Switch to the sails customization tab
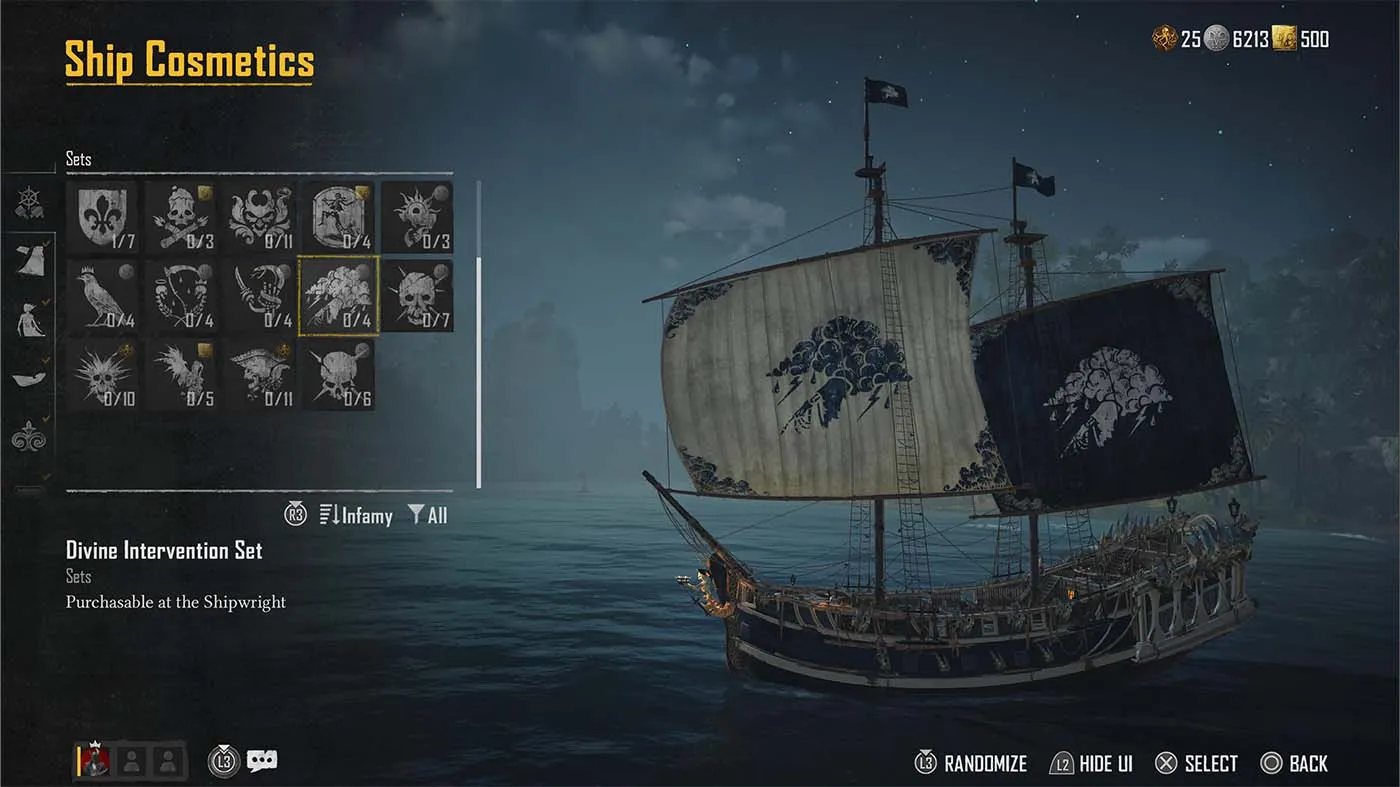This screenshot has width=1400, height=787. point(30,260)
